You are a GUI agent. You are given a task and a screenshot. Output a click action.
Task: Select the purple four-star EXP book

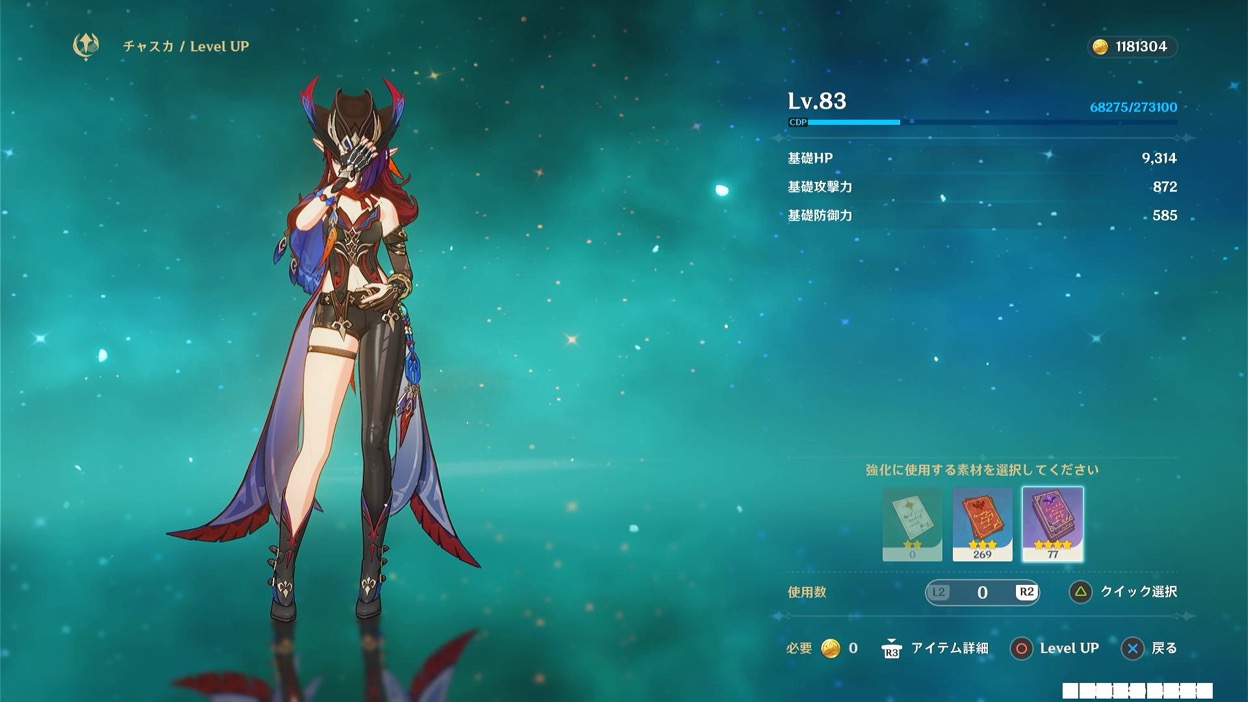click(x=1052, y=524)
